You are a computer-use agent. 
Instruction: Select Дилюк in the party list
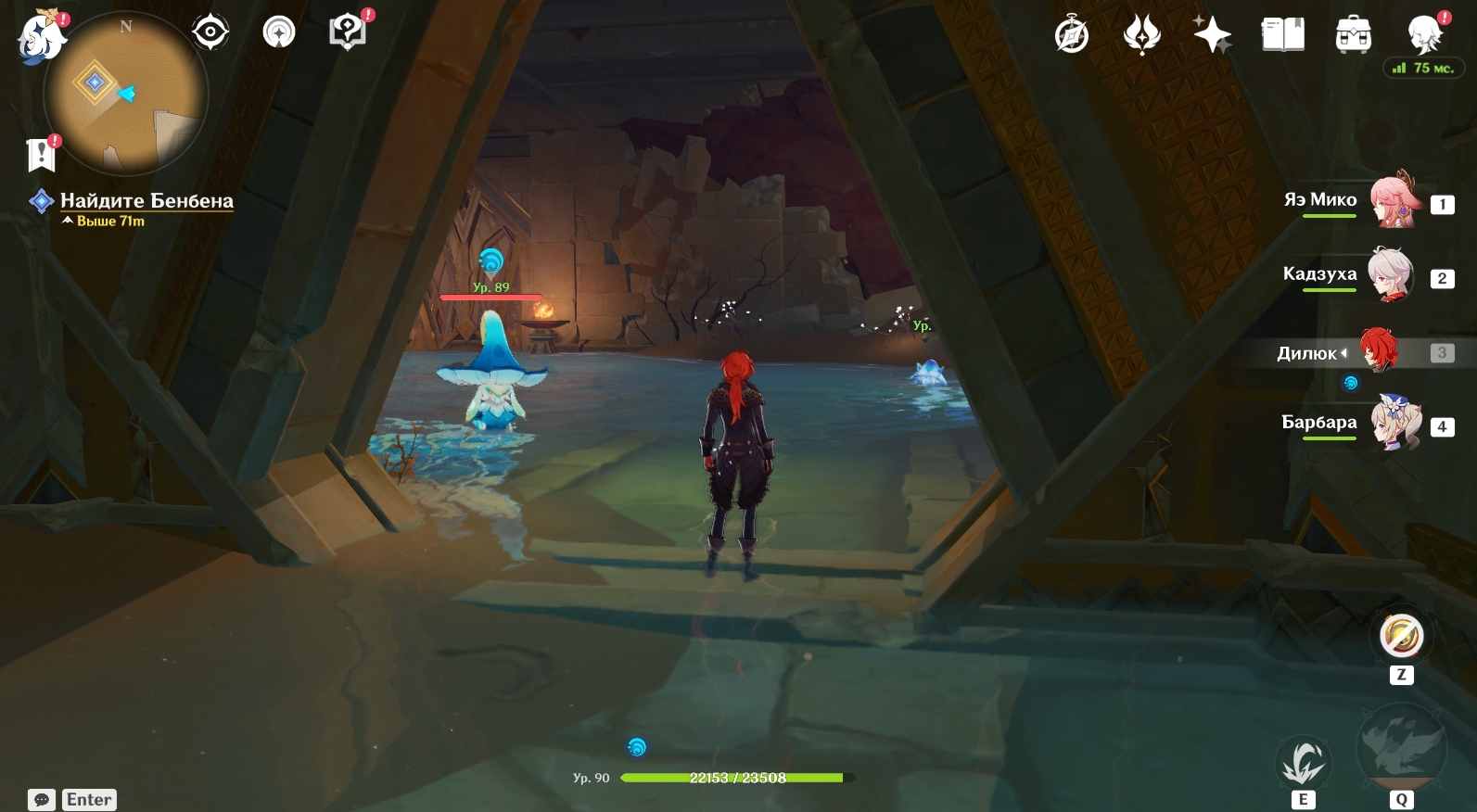pos(1378,350)
